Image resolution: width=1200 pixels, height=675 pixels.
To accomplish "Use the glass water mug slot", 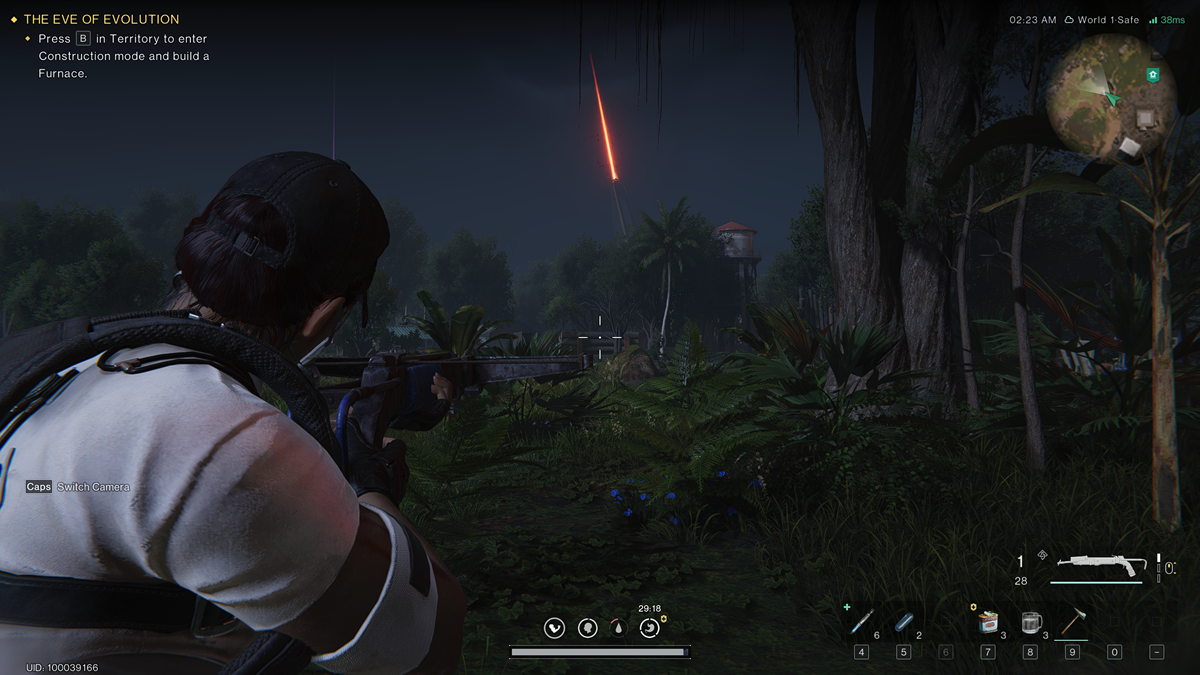I will point(1031,622).
